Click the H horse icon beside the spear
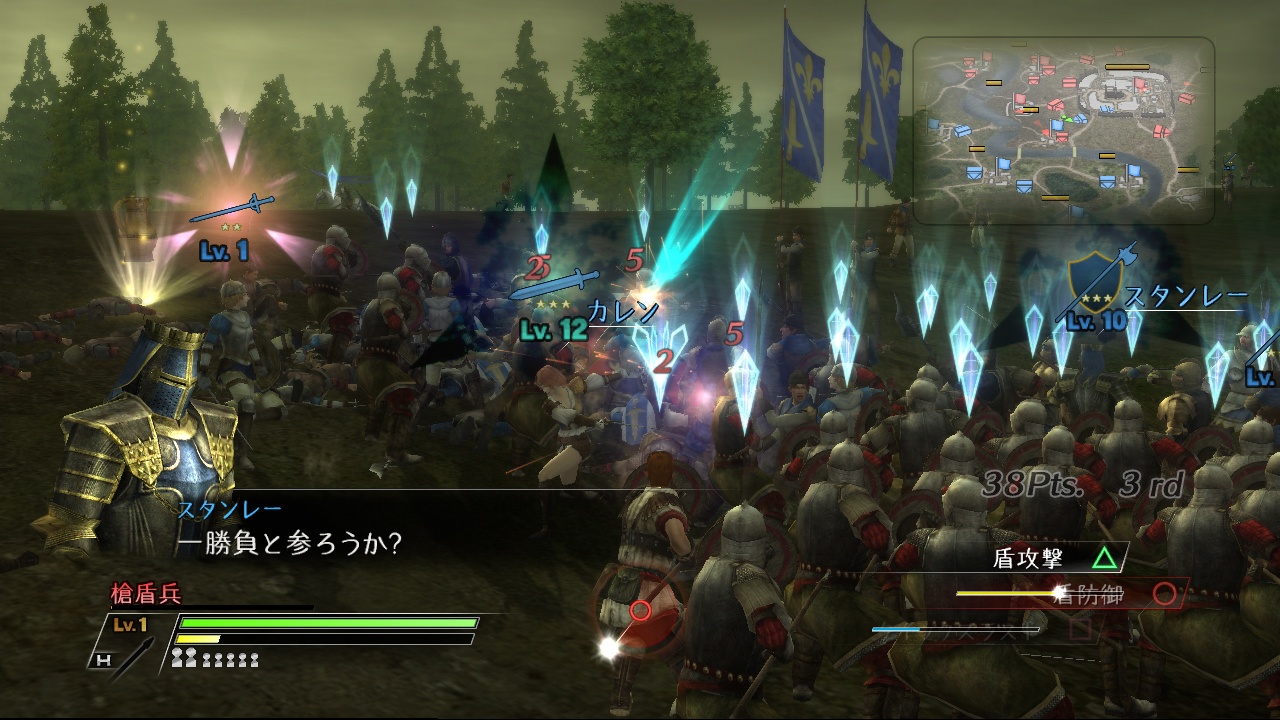1280x720 pixels. [104, 660]
